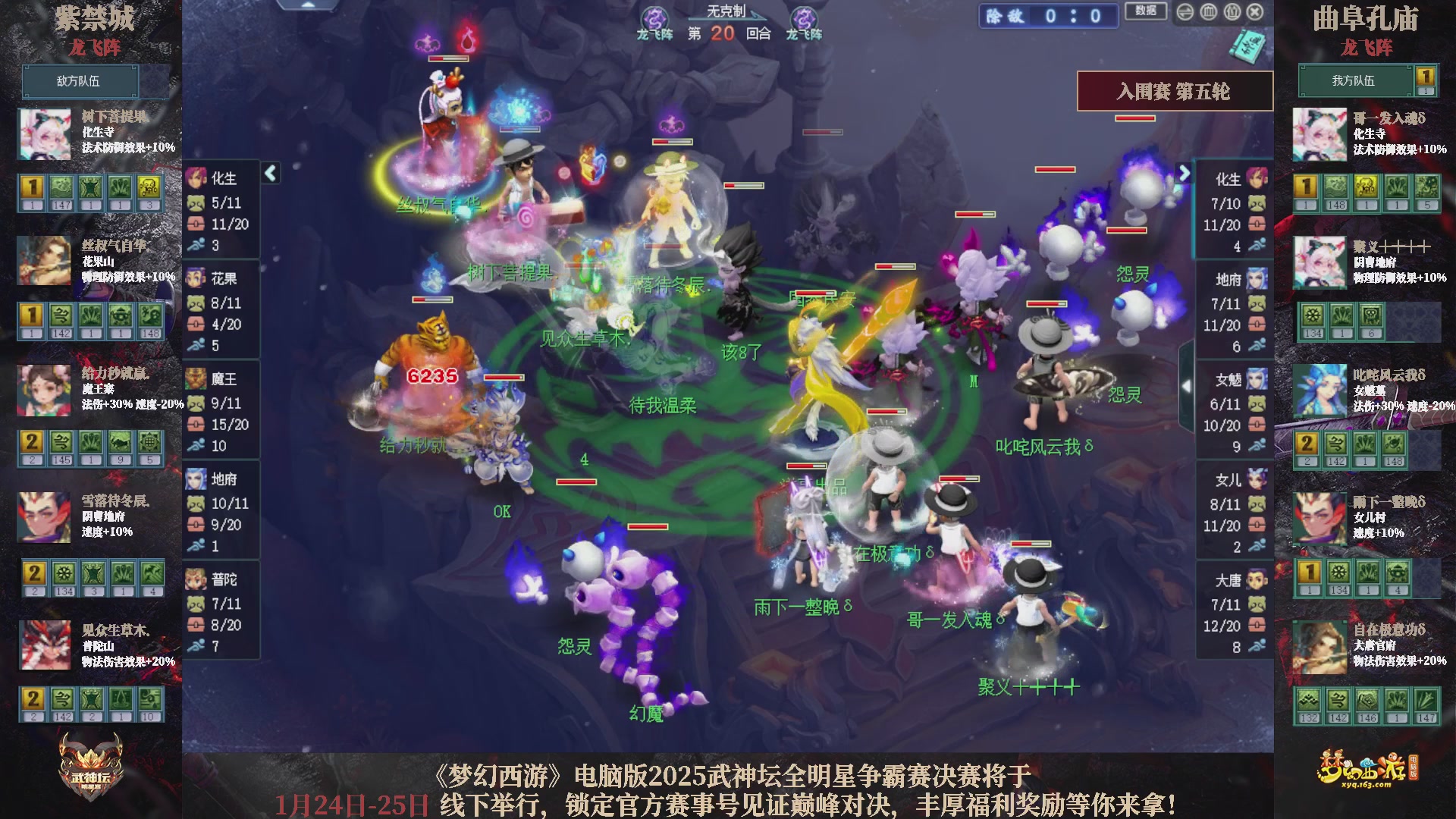Click the 入围赛 第五轮 banner

pyautogui.click(x=1175, y=90)
